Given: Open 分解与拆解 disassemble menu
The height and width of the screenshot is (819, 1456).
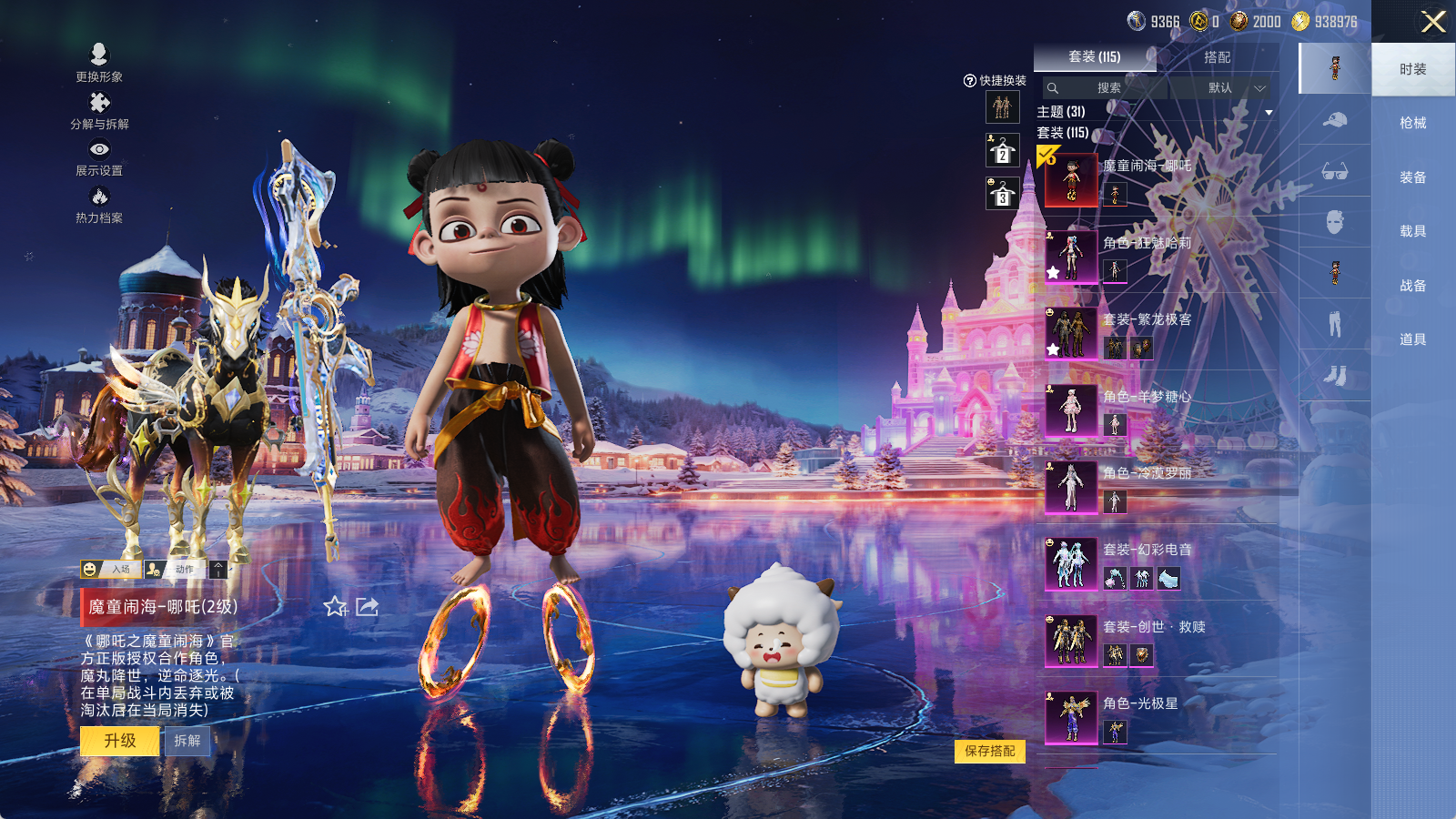Looking at the screenshot, I should point(99,110).
